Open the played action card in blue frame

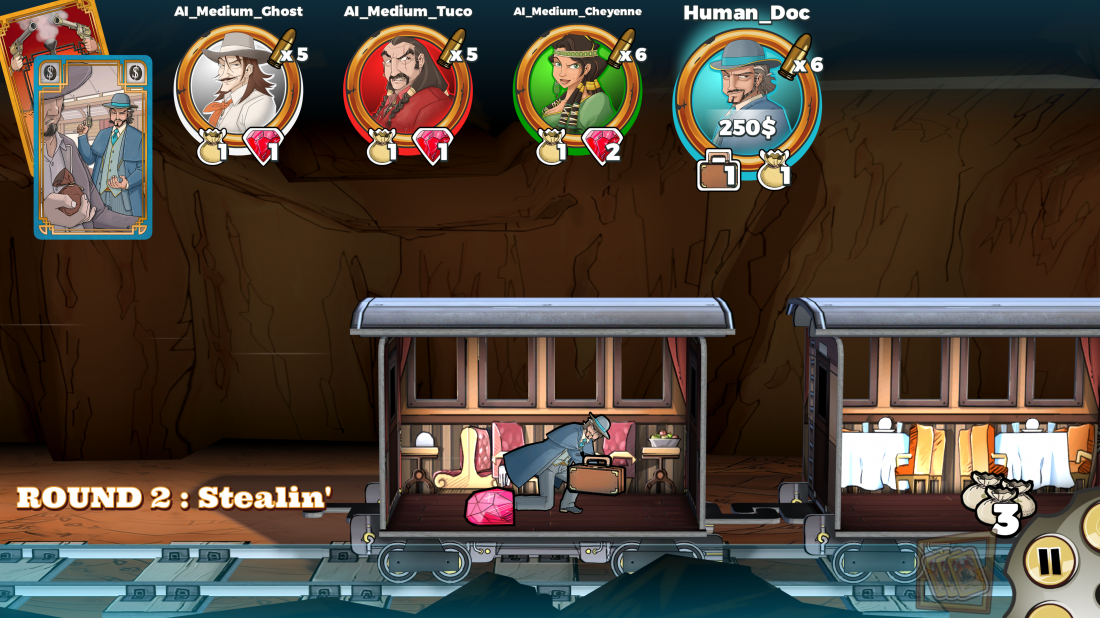(x=93, y=147)
